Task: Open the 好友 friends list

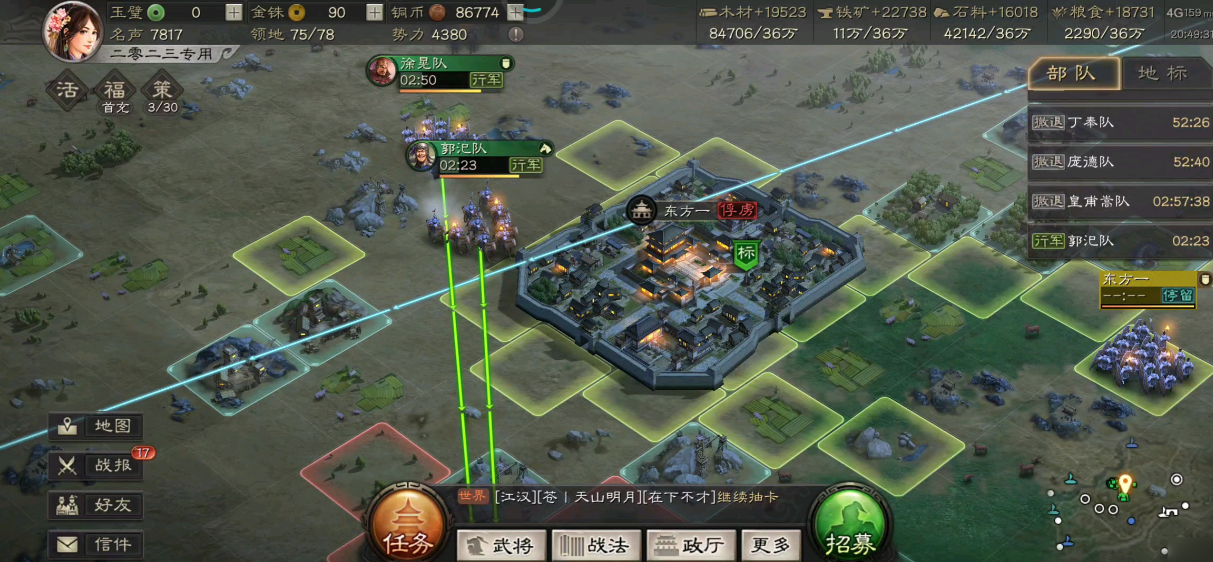Action: point(98,505)
